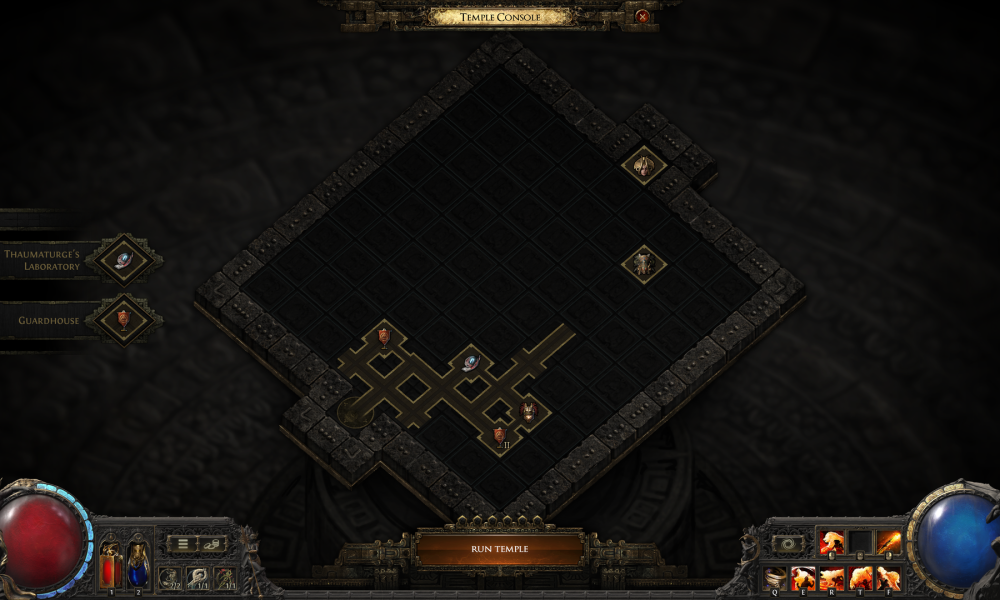
Task: Click the Guardhouse tile marked tier II
Action: pyautogui.click(x=500, y=435)
